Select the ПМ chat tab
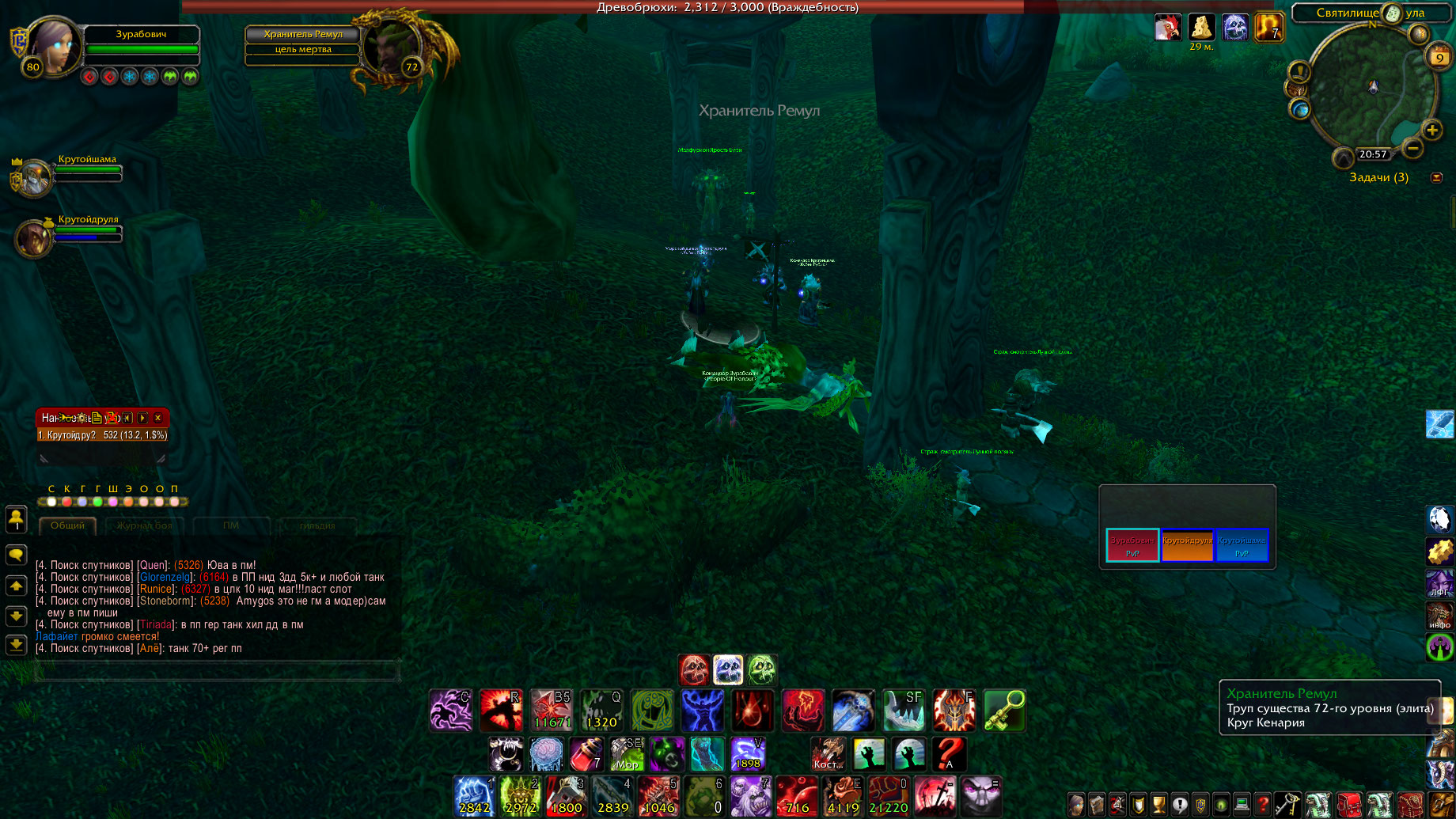This screenshot has width=1456, height=819. 230,525
